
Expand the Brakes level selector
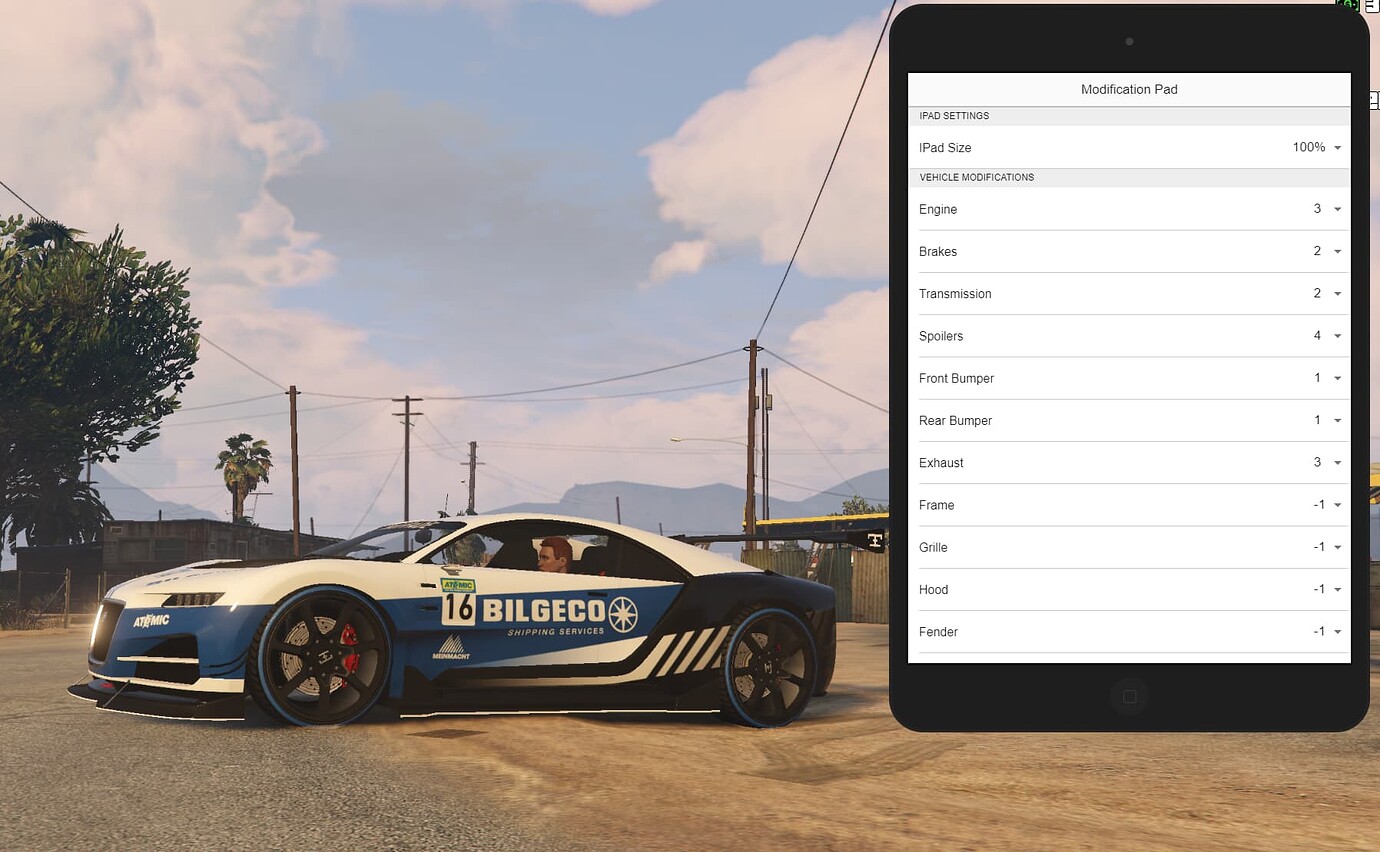1336,251
